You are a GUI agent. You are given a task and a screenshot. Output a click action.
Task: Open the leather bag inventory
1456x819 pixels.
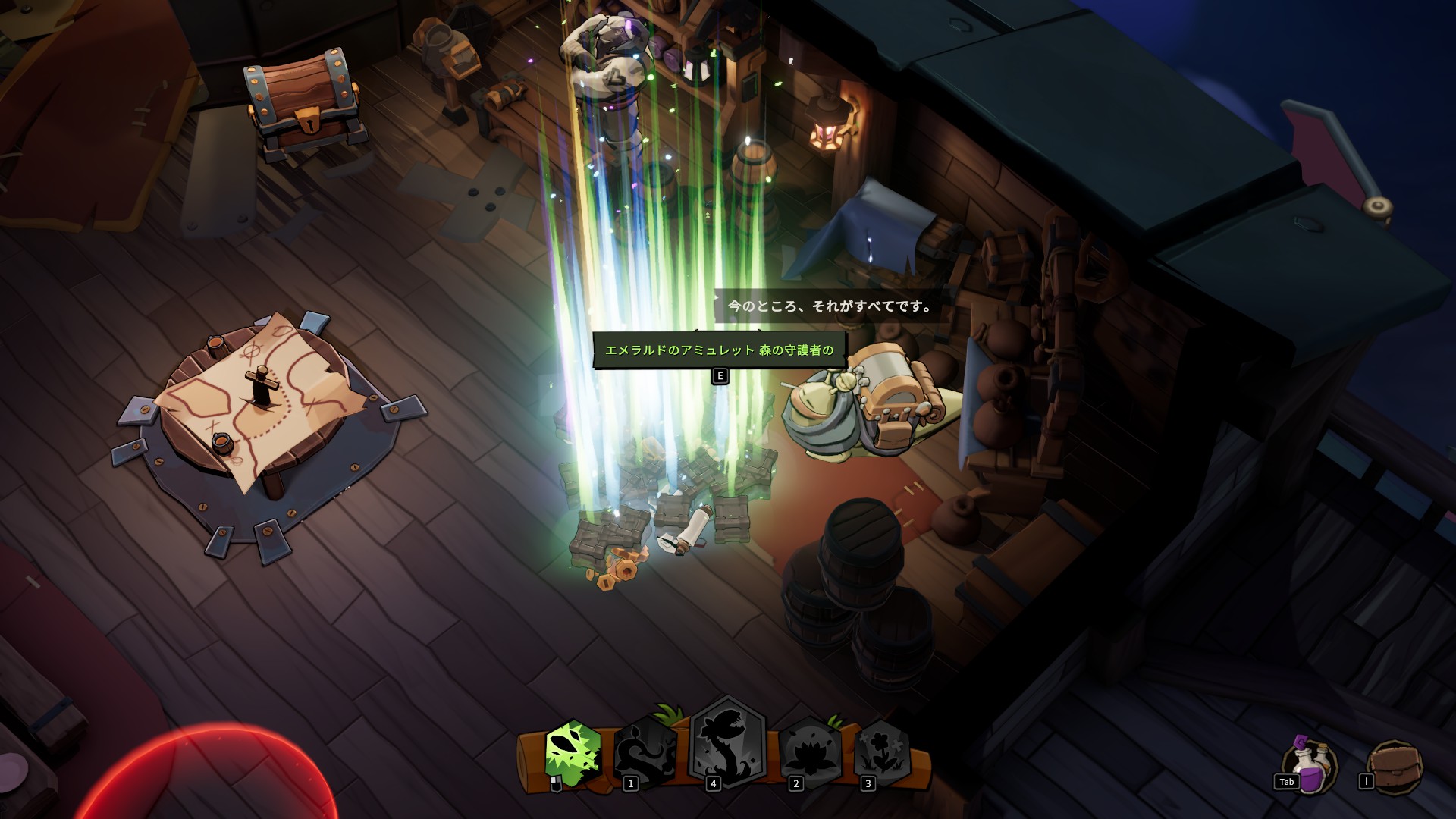(1394, 766)
